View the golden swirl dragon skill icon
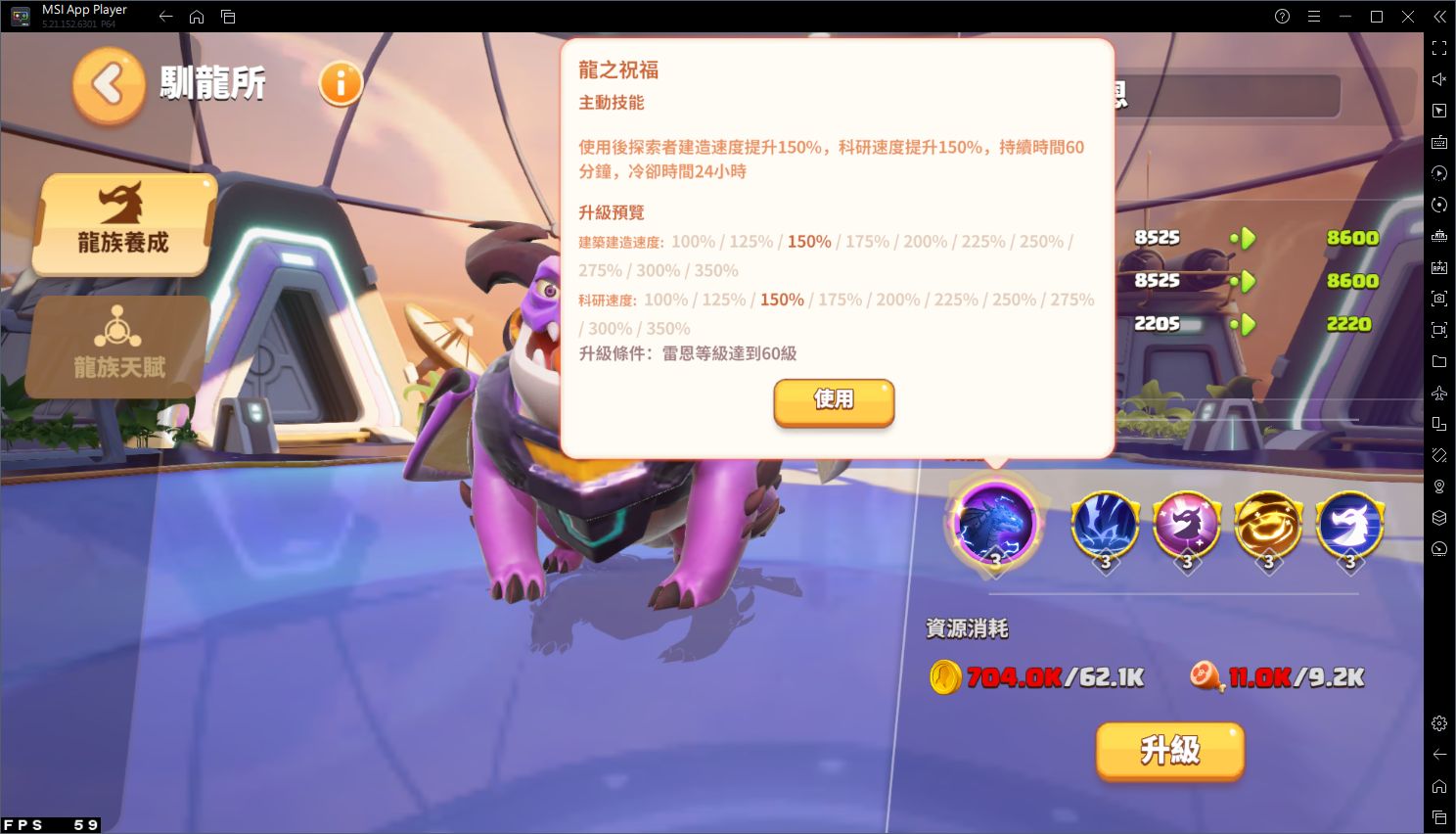 [x=1269, y=522]
